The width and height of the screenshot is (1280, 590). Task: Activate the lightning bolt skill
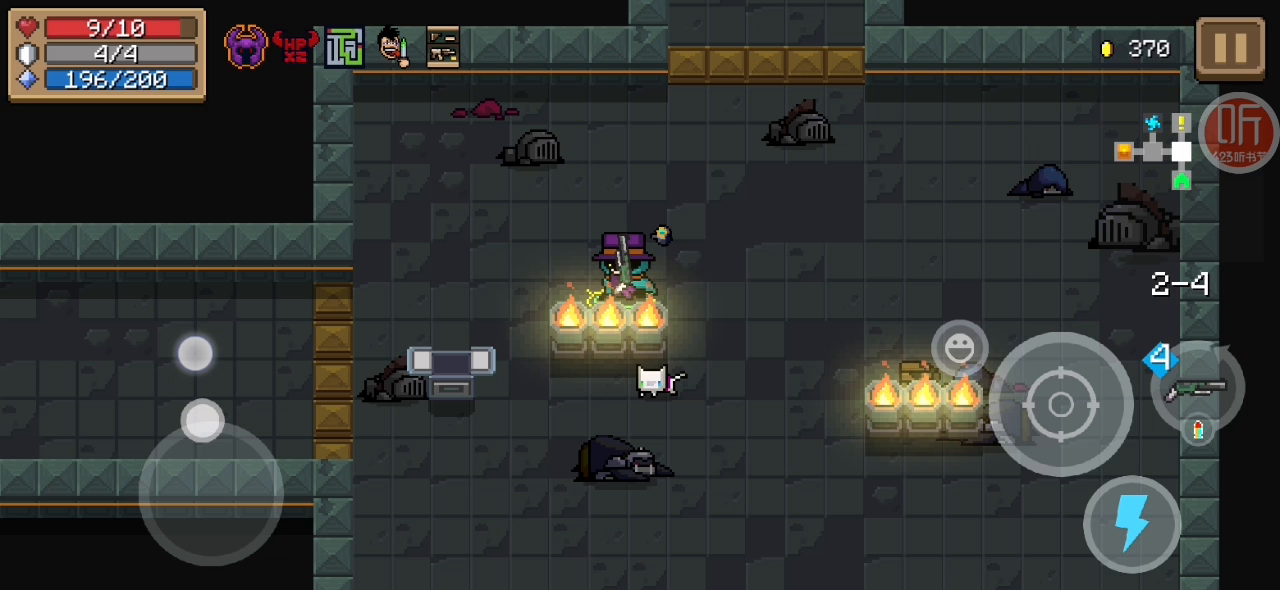pyautogui.click(x=1132, y=524)
